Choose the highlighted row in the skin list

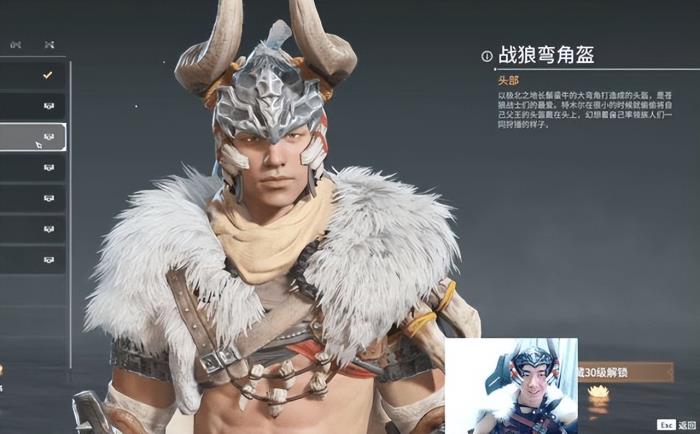point(33,137)
